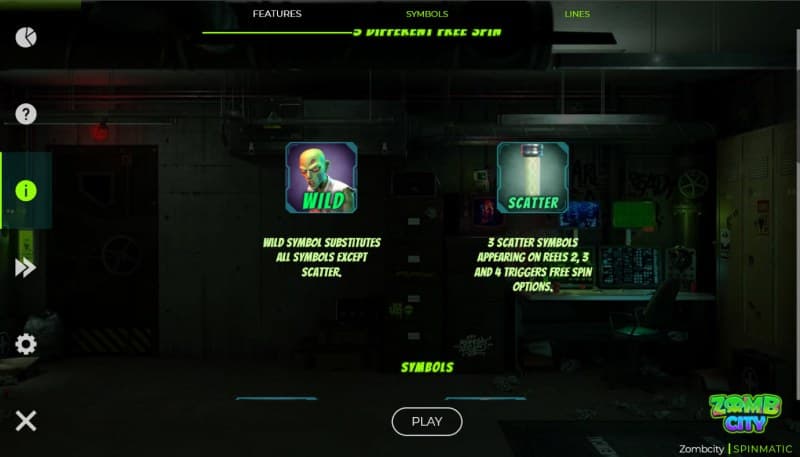Switch to the Features tab
This screenshot has width=800, height=457.
click(277, 14)
